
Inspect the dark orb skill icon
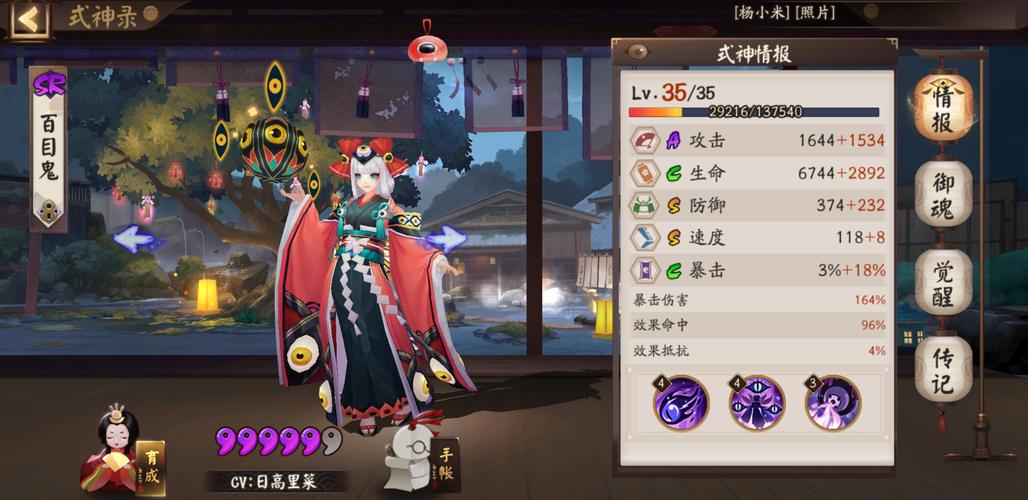680,403
